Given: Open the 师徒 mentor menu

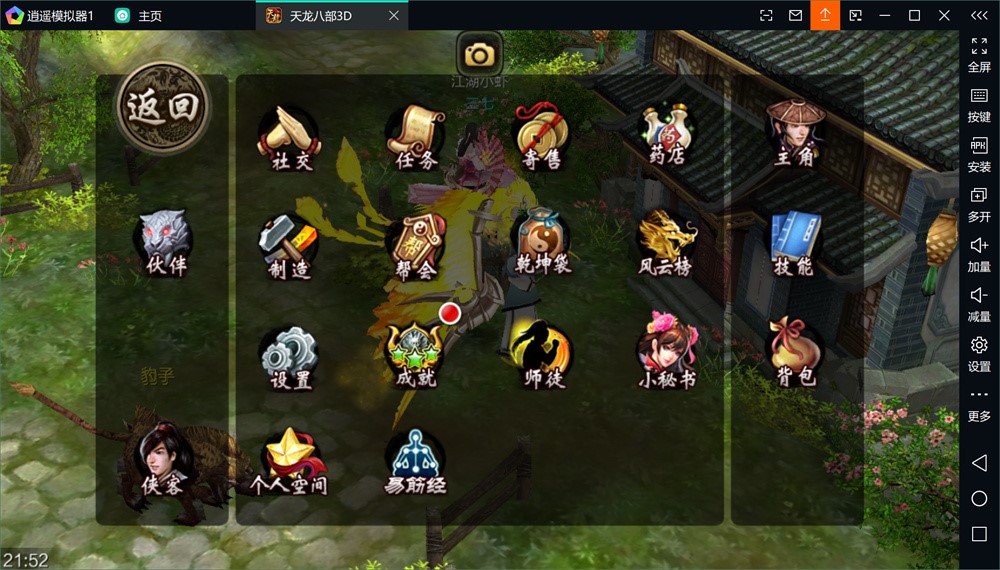Looking at the screenshot, I should 543,357.
